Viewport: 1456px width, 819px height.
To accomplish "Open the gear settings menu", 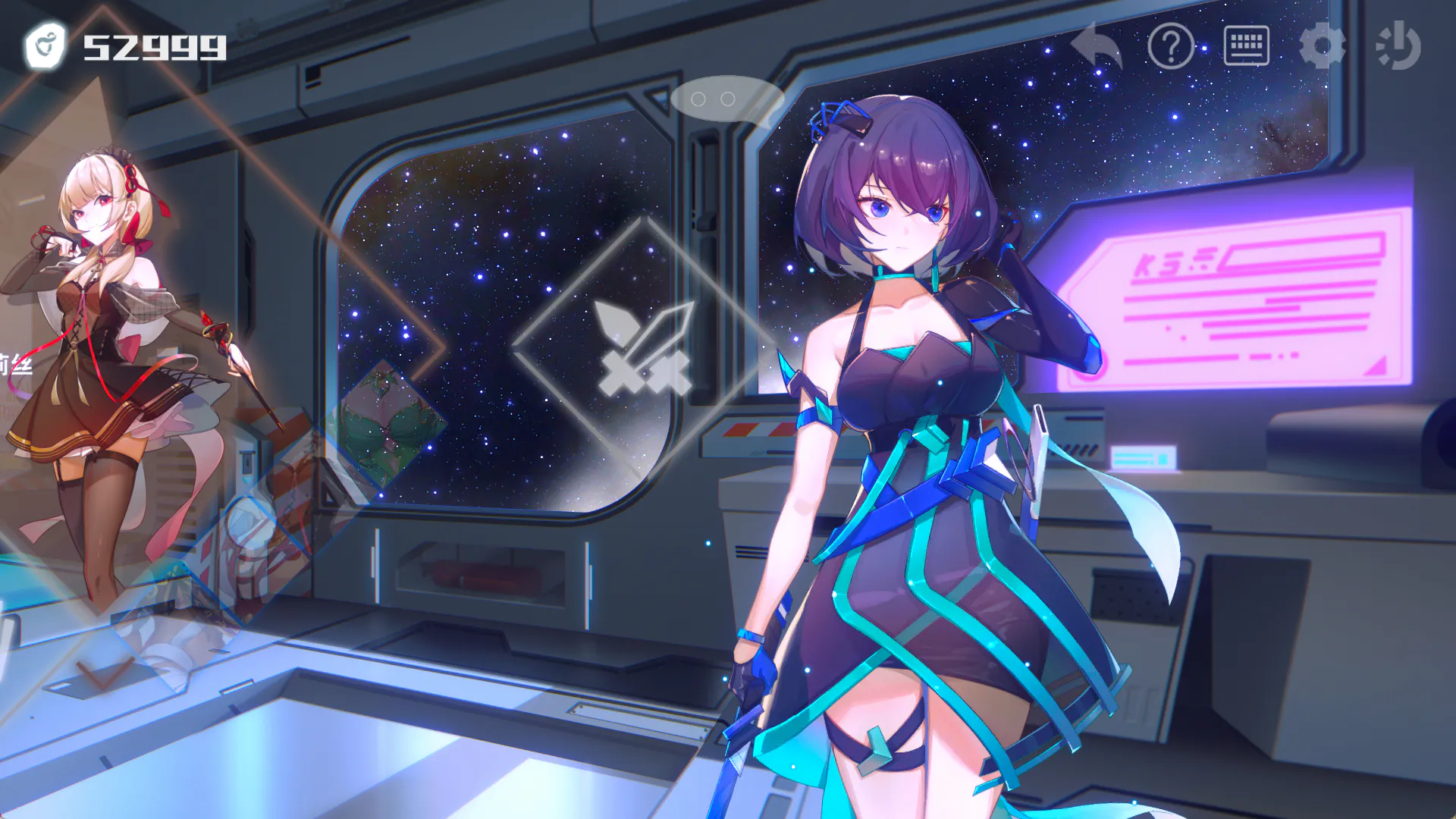I will tap(1322, 46).
